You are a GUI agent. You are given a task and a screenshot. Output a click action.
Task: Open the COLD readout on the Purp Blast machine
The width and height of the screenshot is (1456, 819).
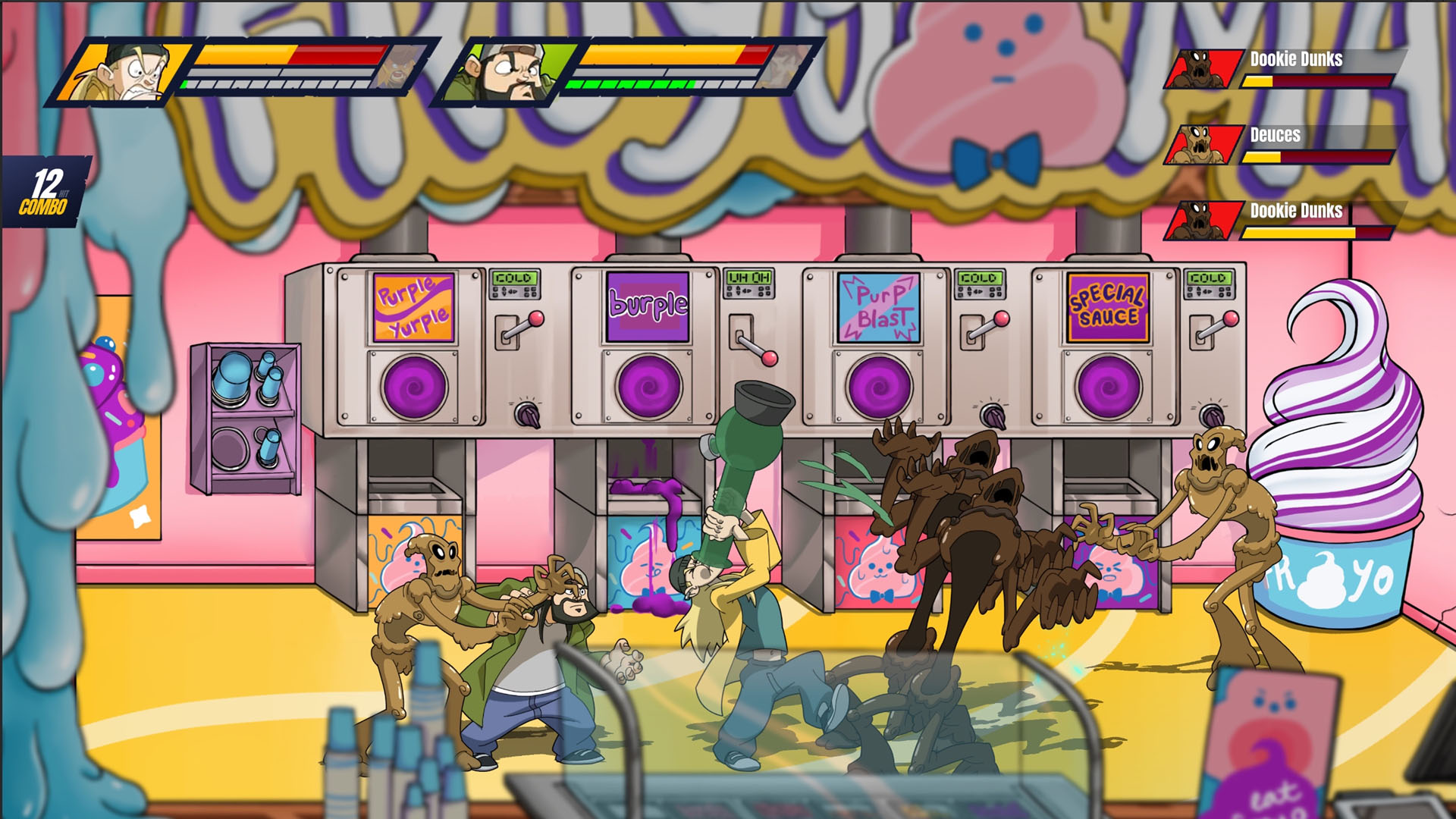pos(978,278)
